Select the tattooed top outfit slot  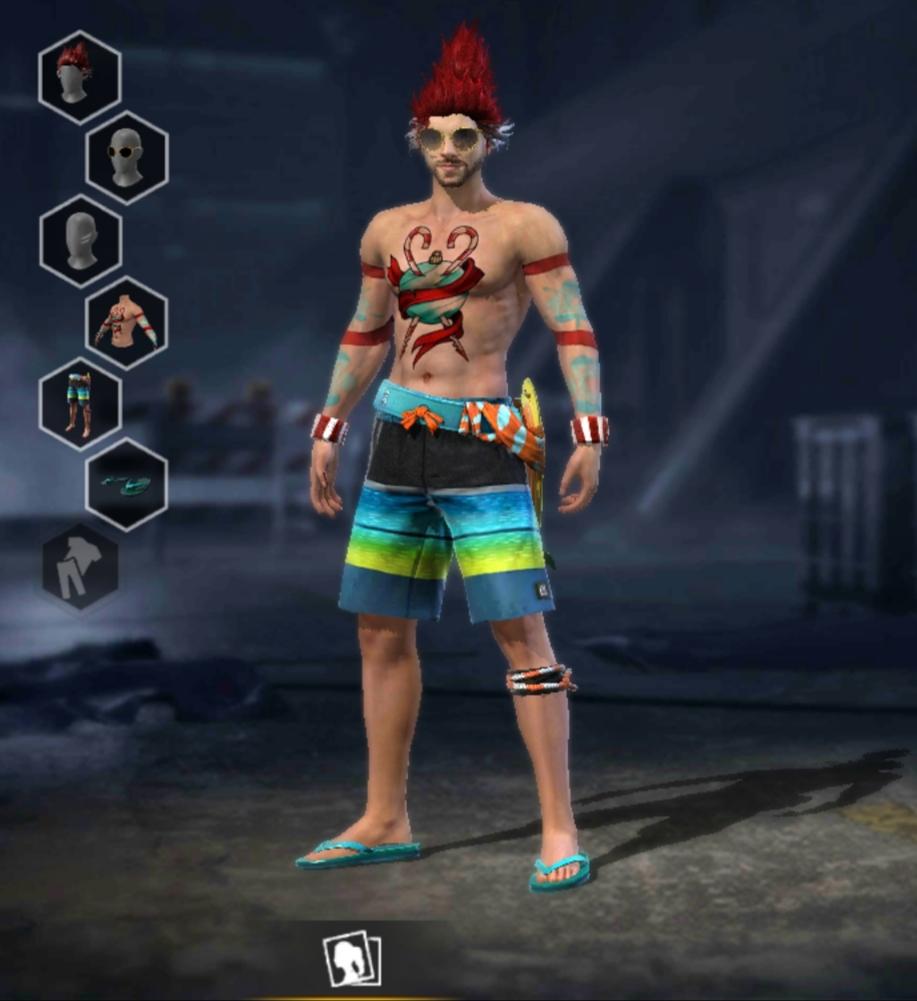click(127, 323)
